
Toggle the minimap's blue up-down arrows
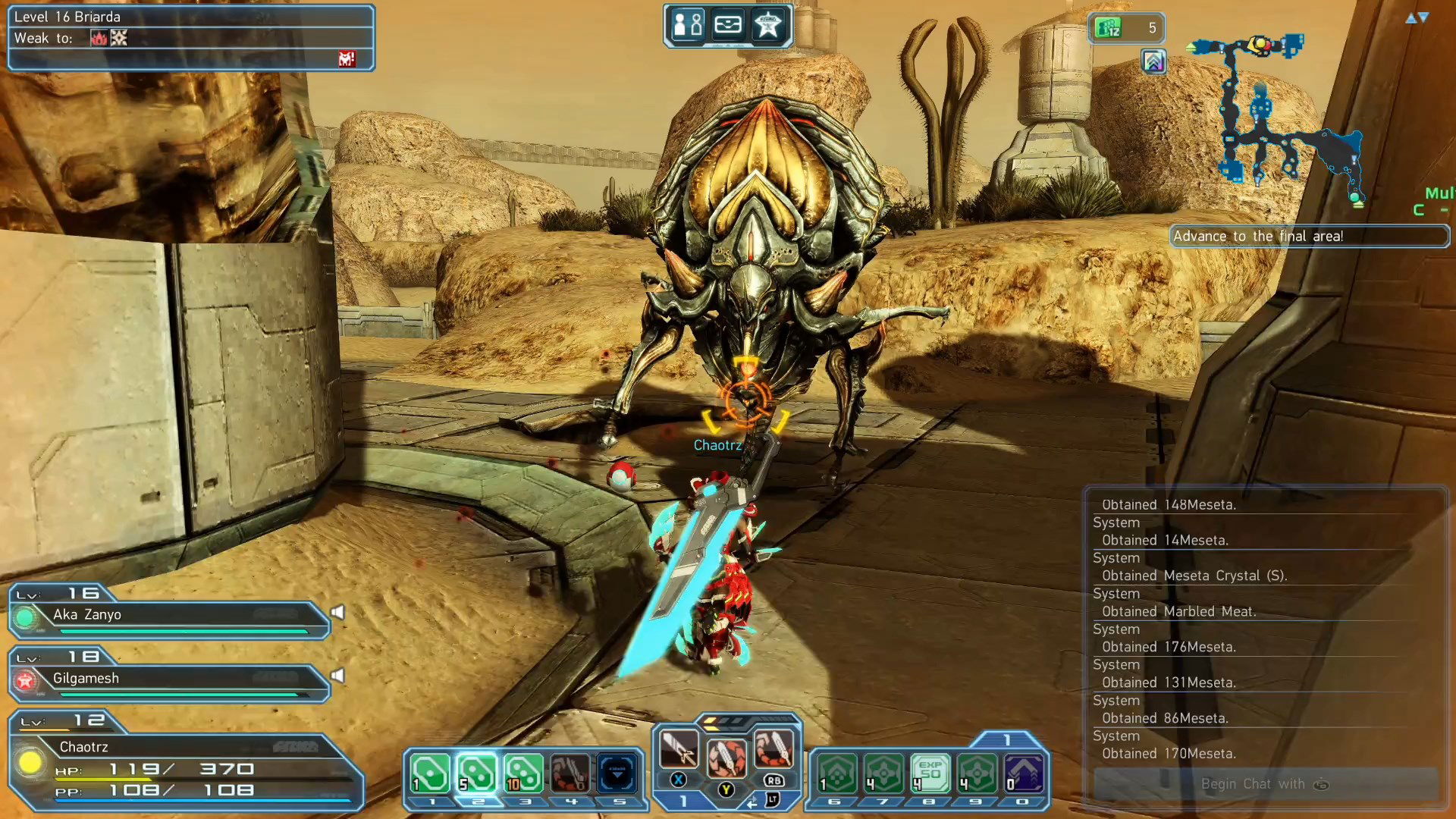1417,17
